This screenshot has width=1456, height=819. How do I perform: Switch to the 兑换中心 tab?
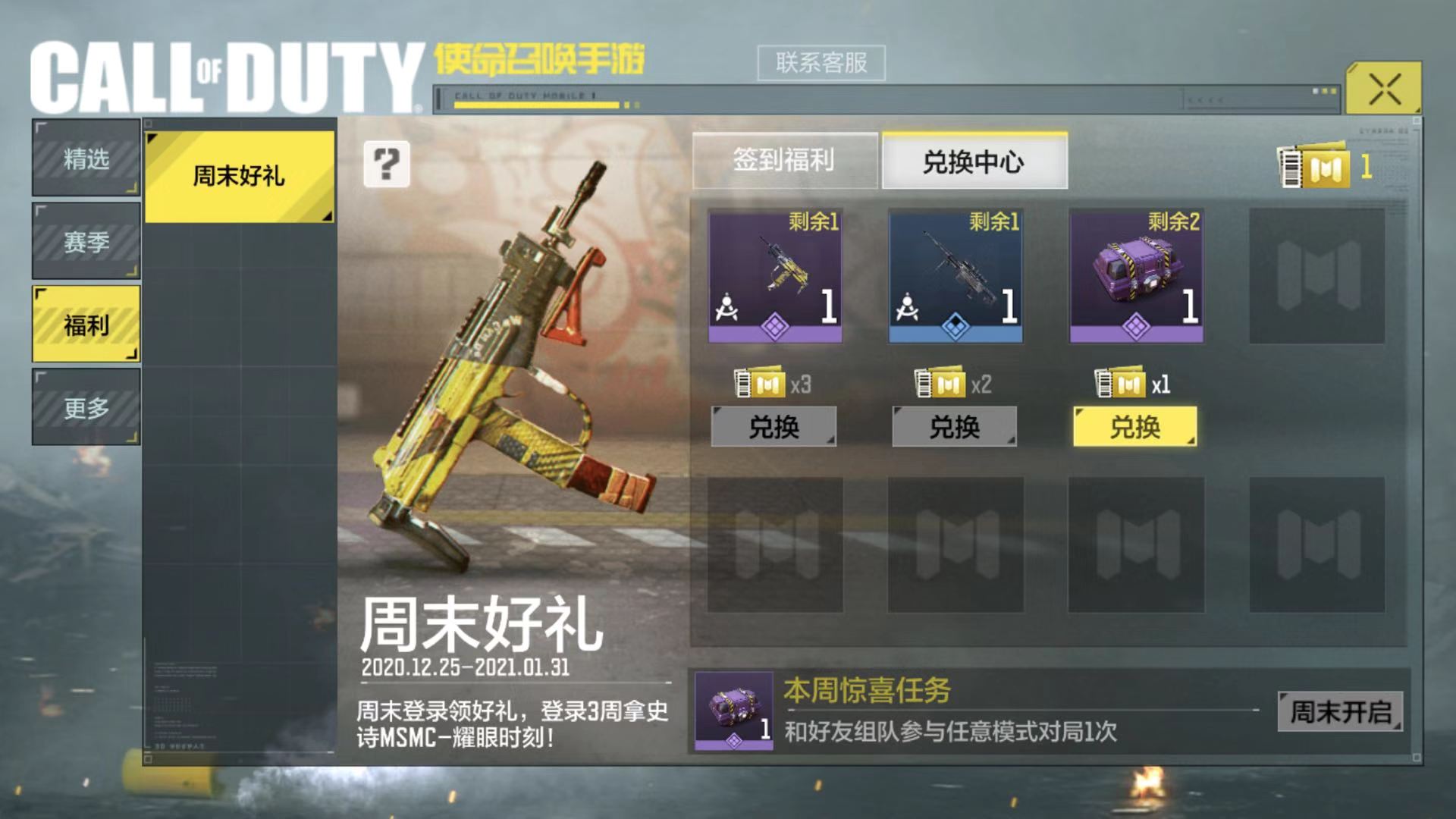coord(974,162)
